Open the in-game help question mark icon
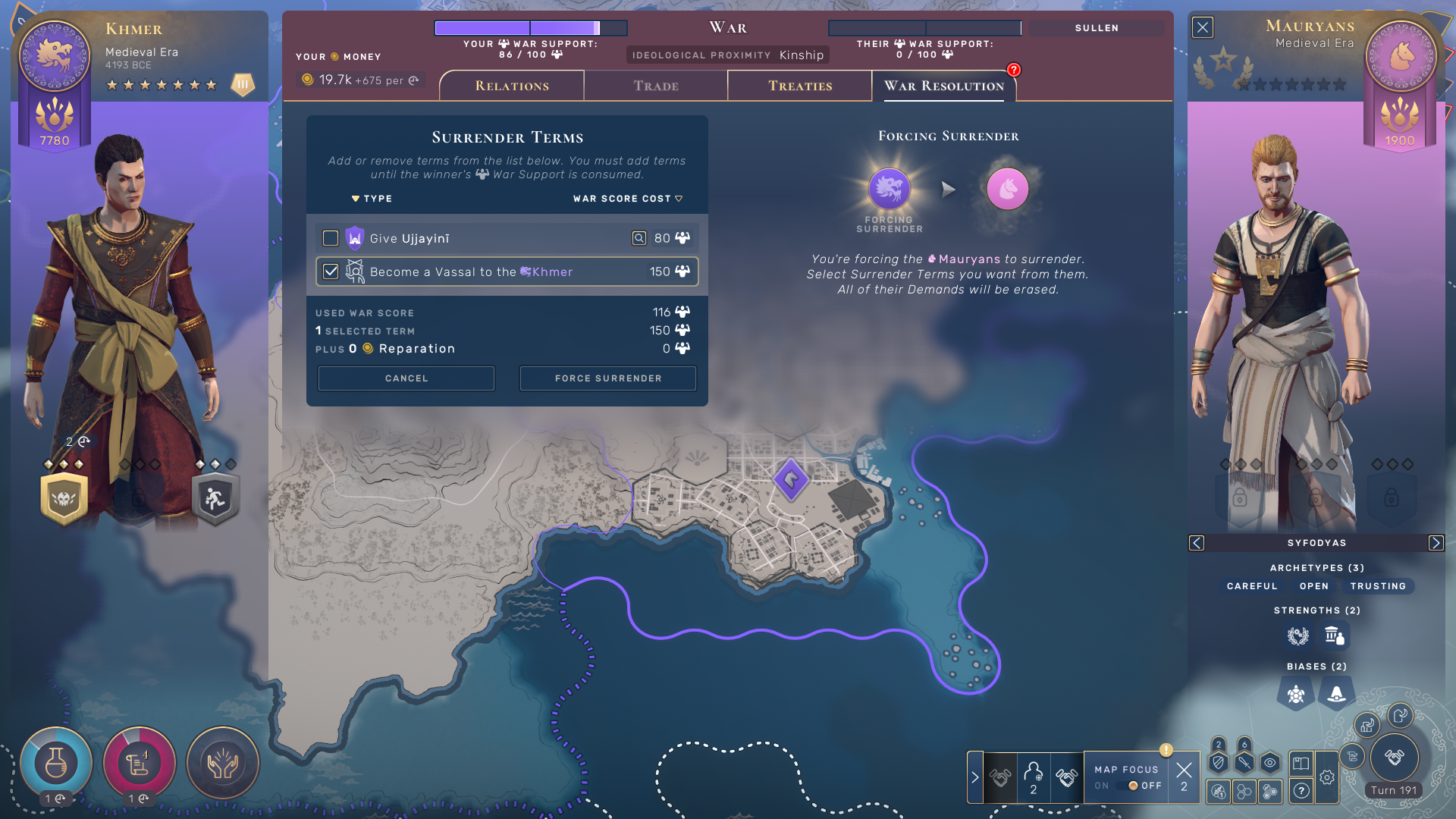The width and height of the screenshot is (1456, 819). pyautogui.click(x=1301, y=791)
